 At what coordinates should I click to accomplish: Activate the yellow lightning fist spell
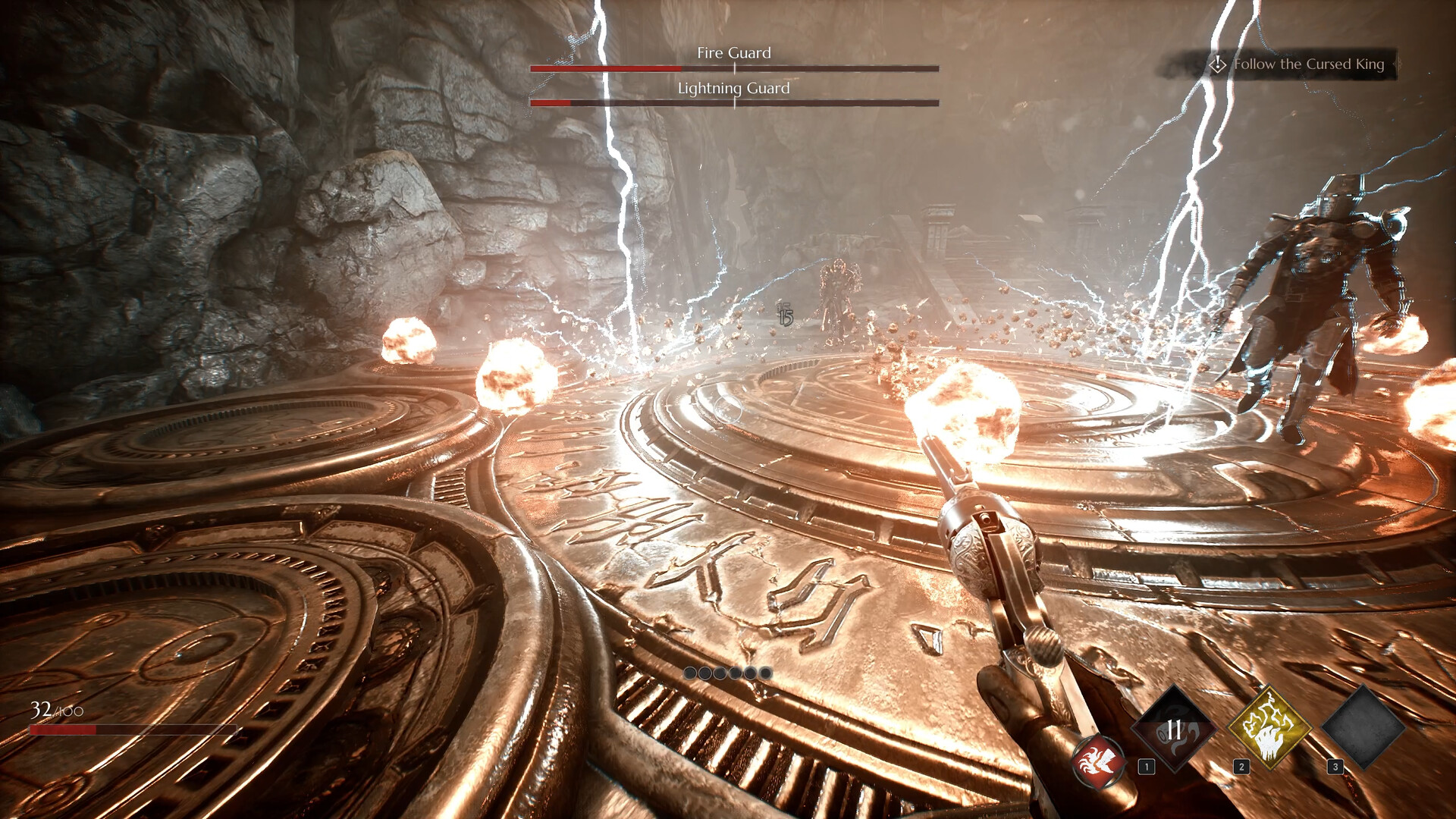click(1269, 728)
